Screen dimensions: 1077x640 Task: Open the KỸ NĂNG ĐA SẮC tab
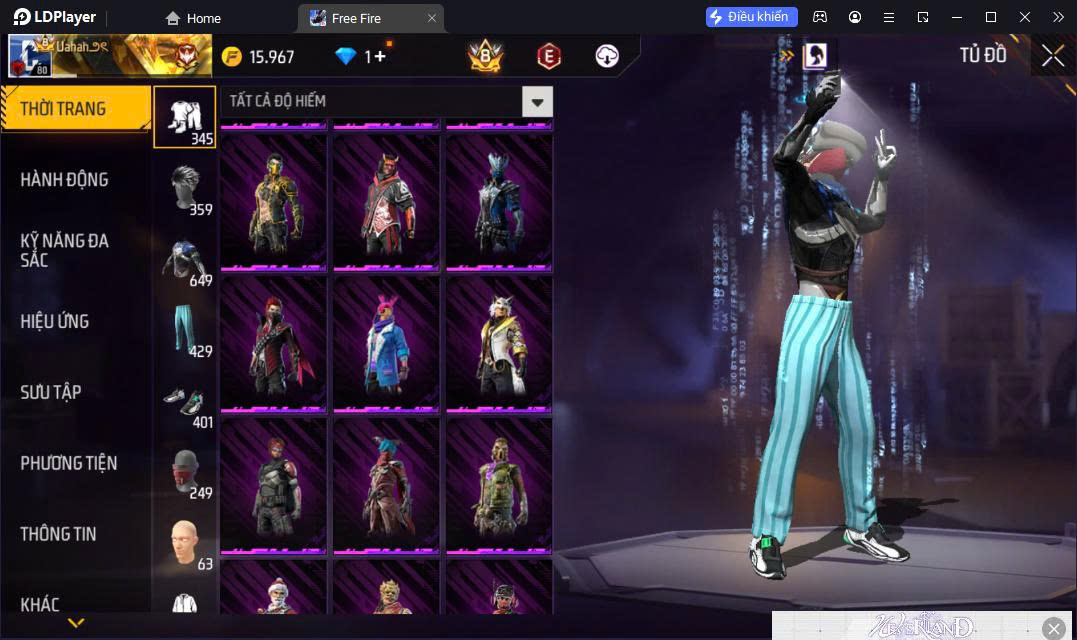coord(65,250)
